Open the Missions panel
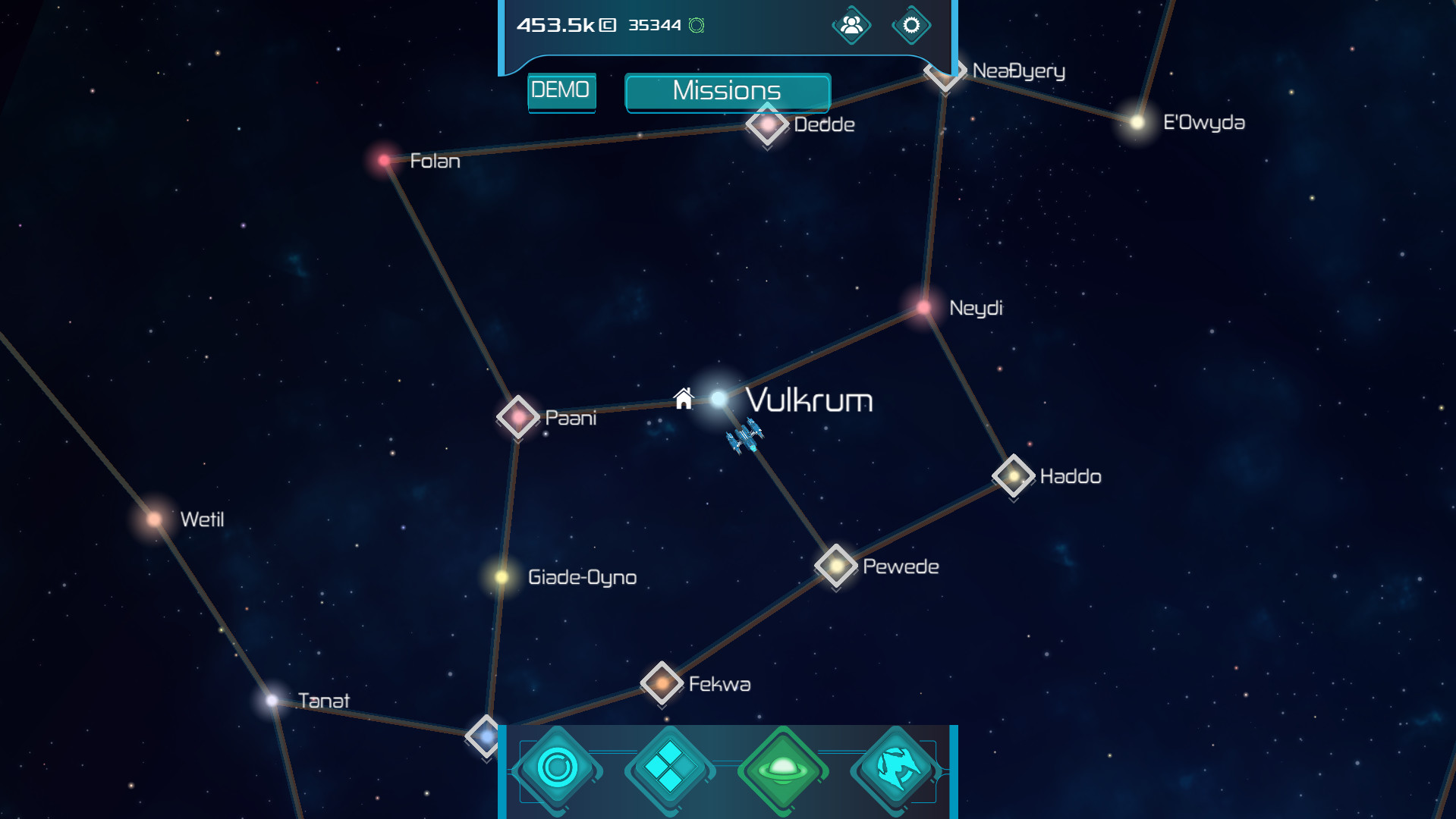Screen dimensions: 1456x819 pos(726,92)
